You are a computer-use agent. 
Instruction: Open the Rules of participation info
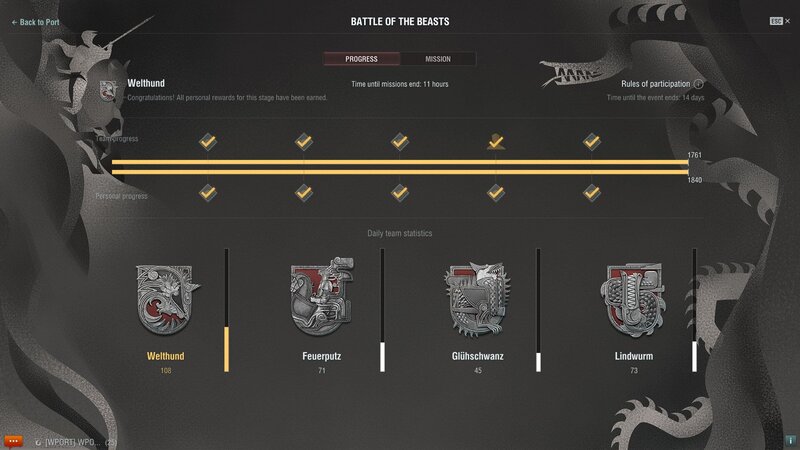point(699,84)
